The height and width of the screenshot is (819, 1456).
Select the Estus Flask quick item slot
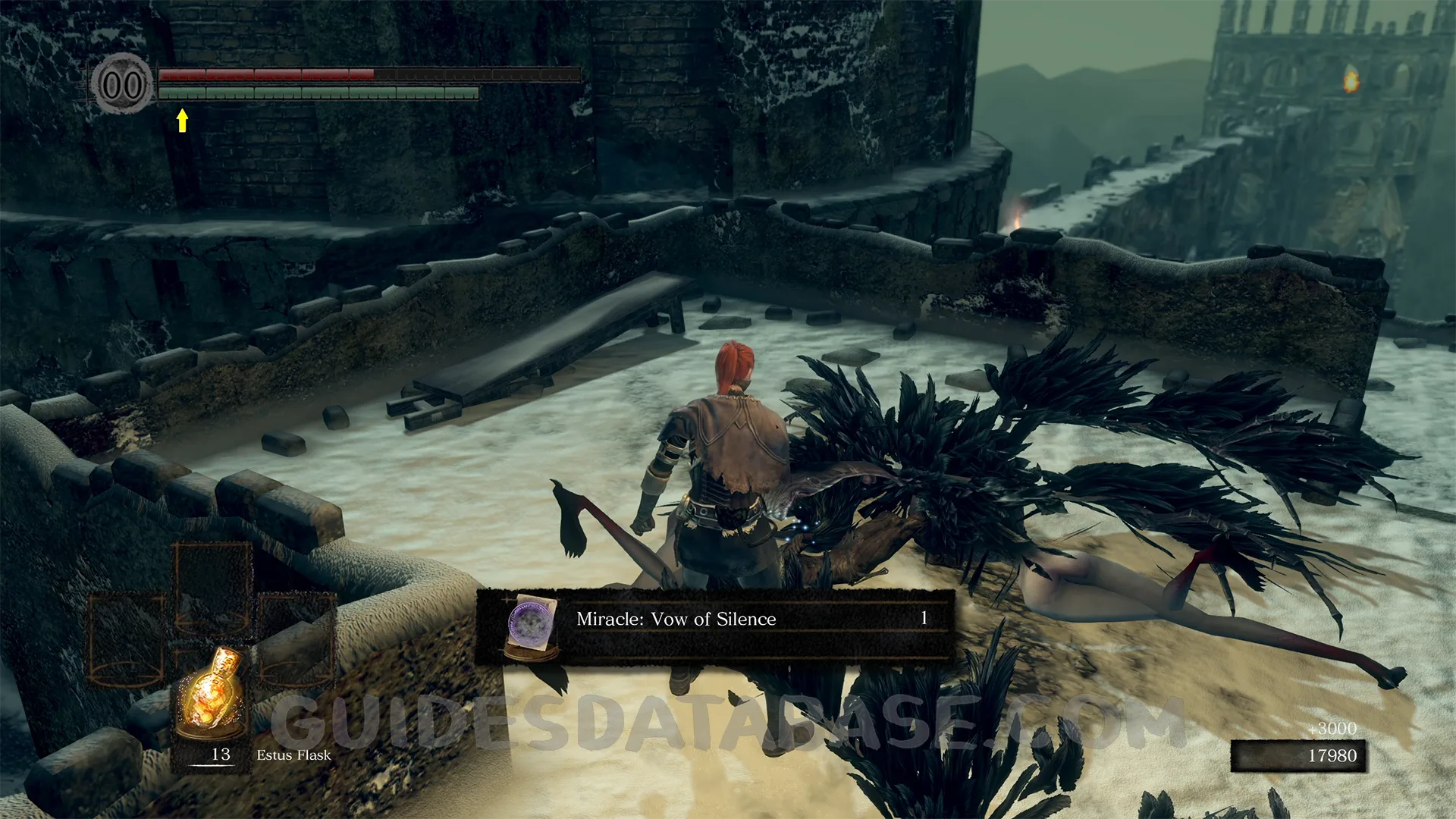pyautogui.click(x=212, y=699)
